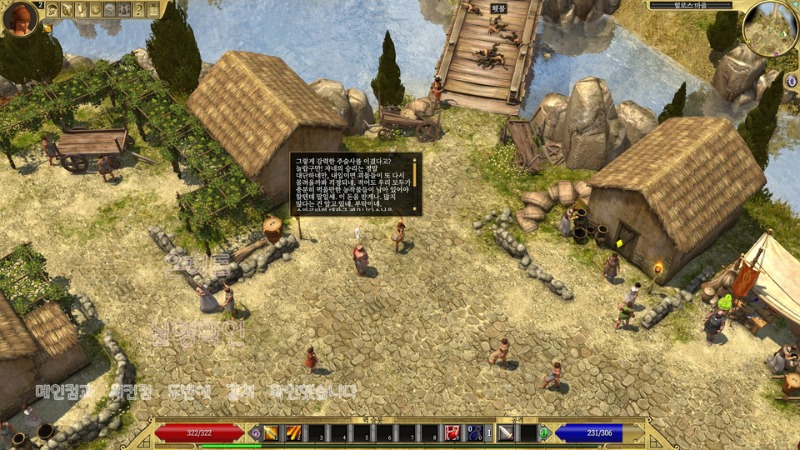Image resolution: width=800 pixels, height=450 pixels.
Task: Click the hero portrait
Action: click(19, 17)
